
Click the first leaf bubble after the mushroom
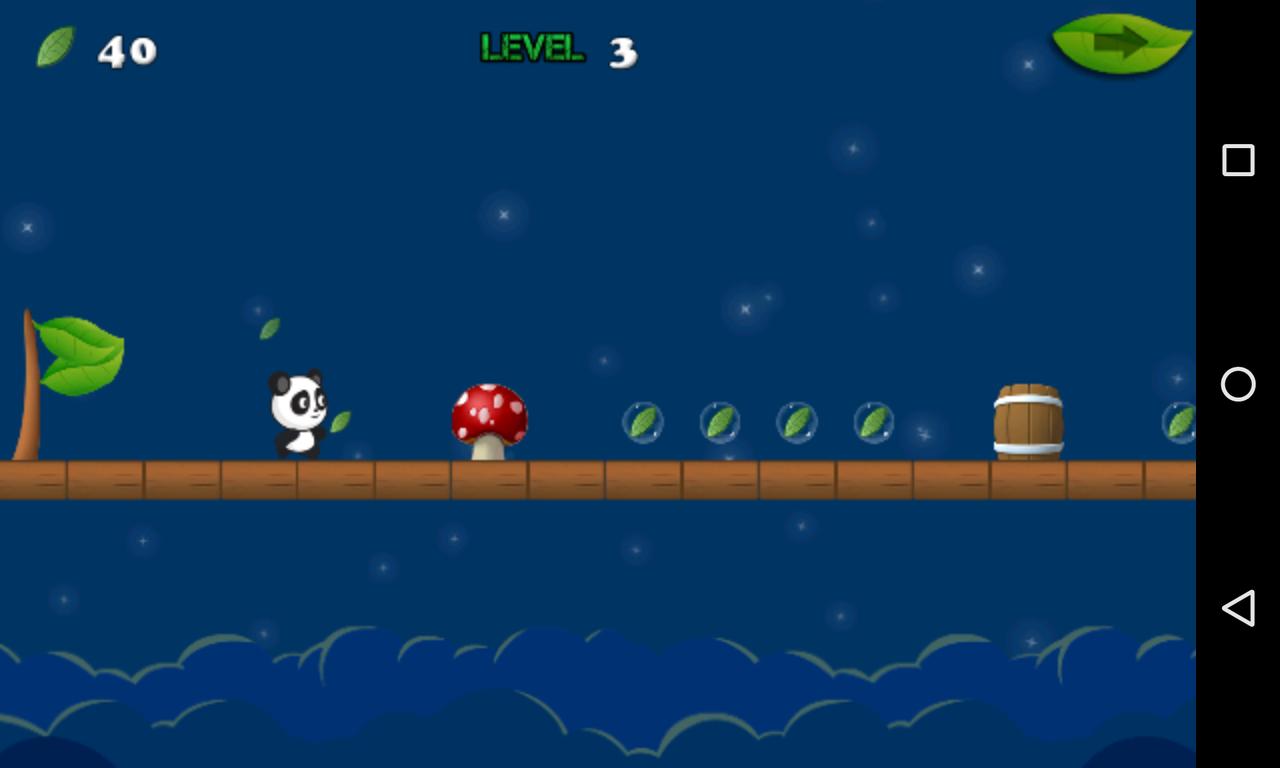click(645, 421)
